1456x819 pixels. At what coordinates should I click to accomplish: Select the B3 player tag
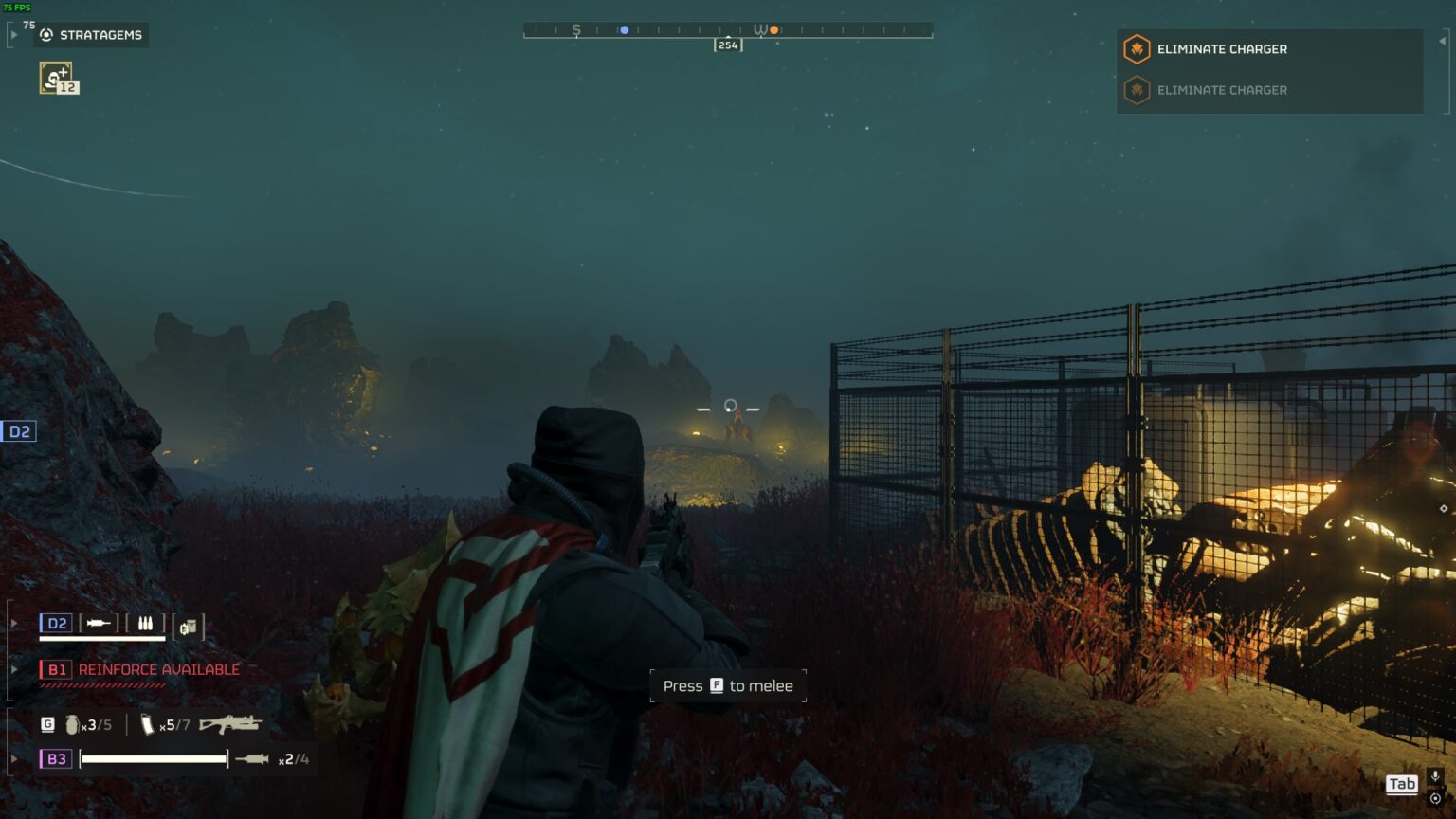[x=56, y=759]
